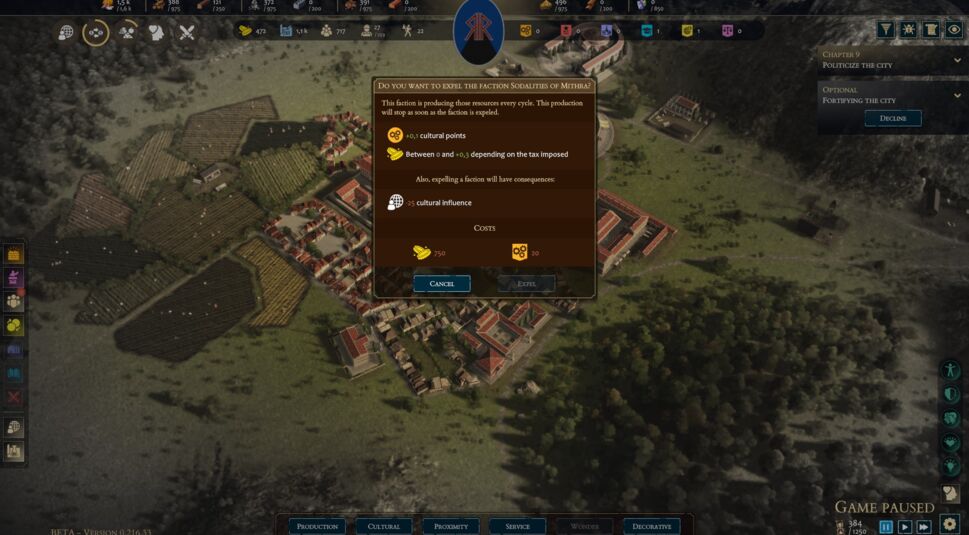969x535 pixels.
Task: Open settings with the gear icon
Action: 950,525
